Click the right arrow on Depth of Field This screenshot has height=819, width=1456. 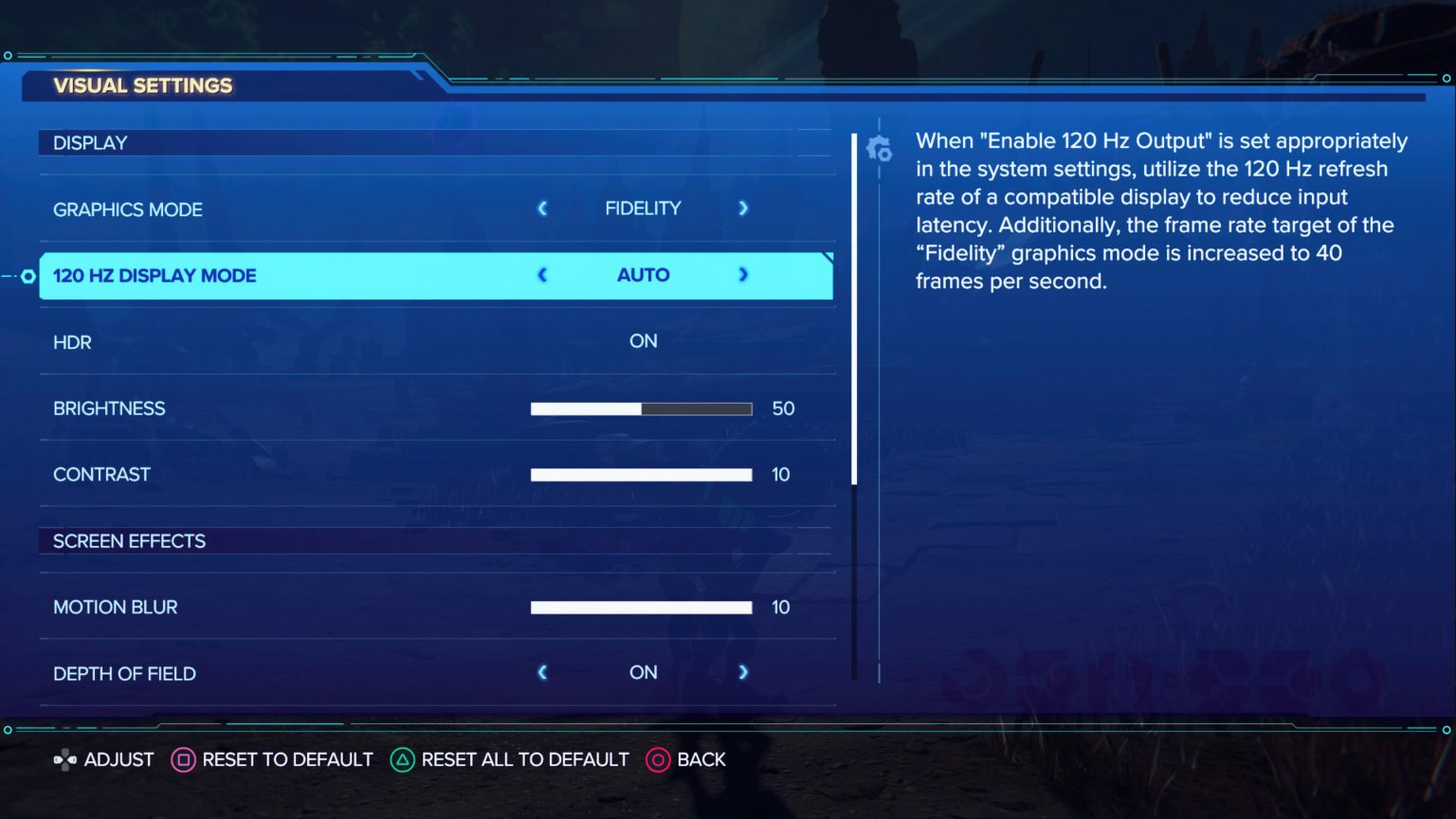click(743, 673)
